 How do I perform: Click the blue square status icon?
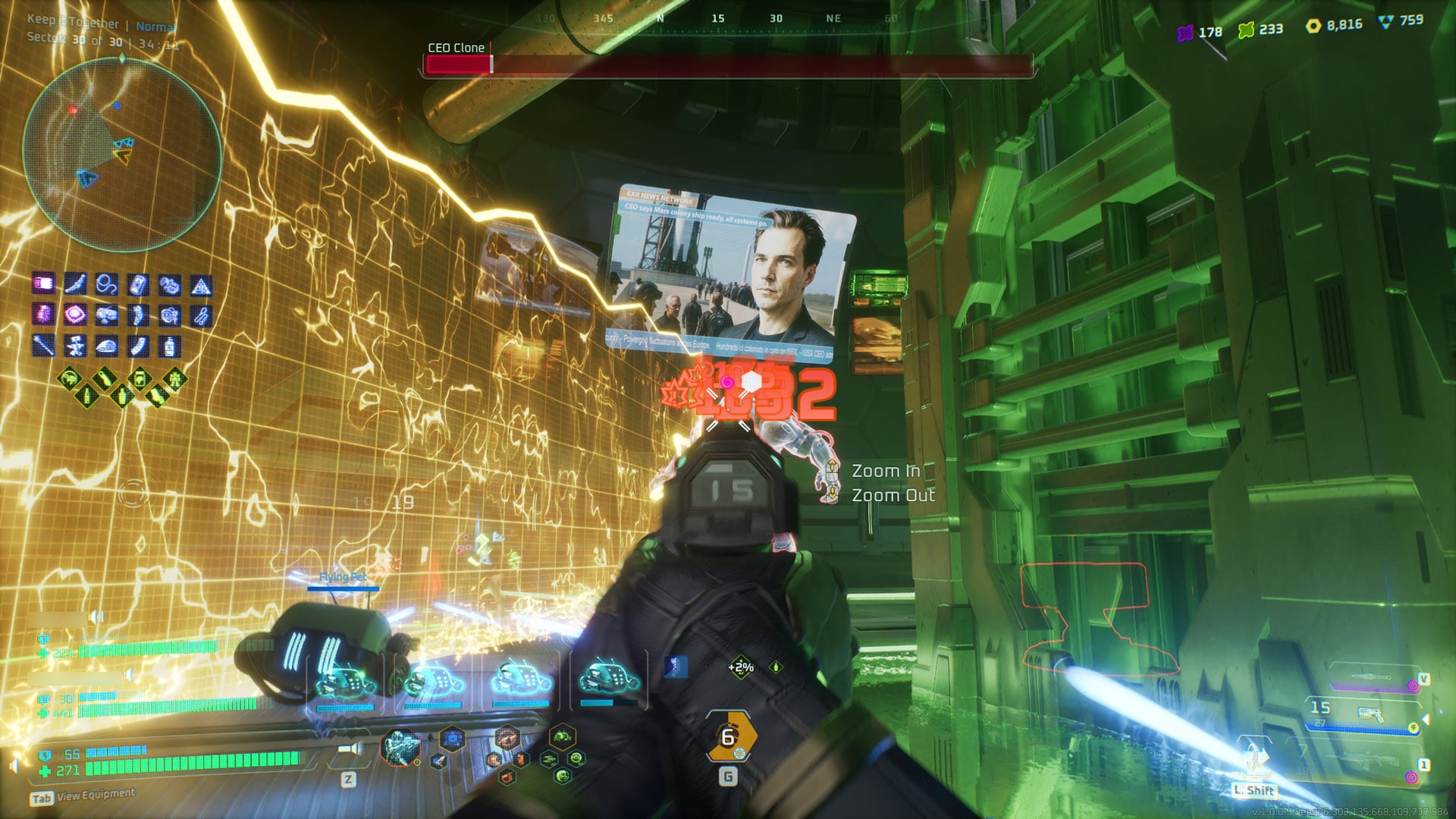coord(676,667)
